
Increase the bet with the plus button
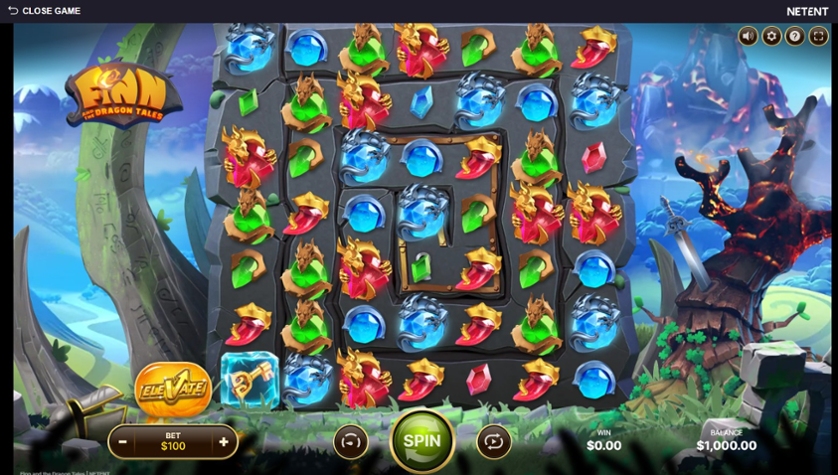coord(223,441)
